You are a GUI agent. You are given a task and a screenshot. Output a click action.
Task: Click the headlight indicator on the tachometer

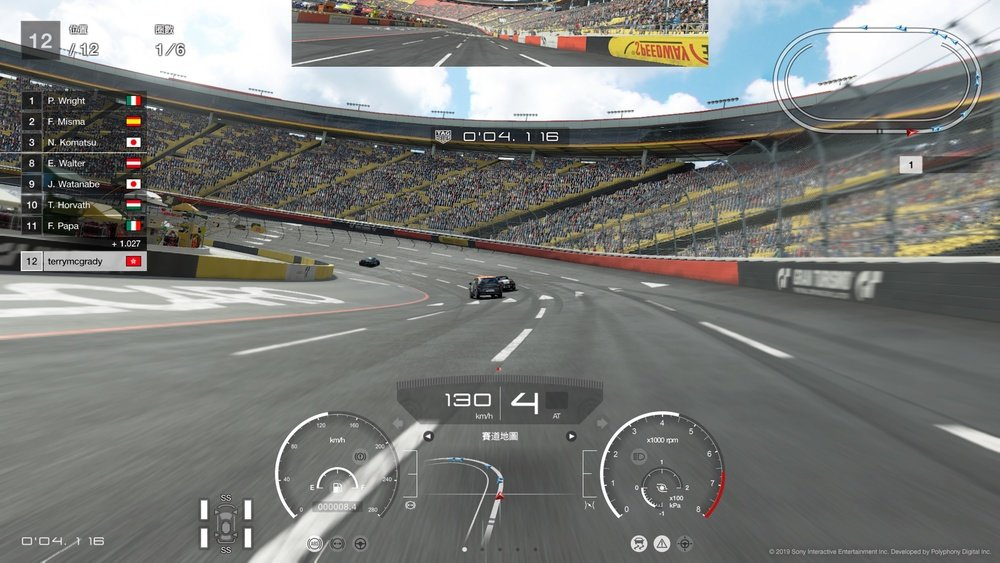[640, 457]
